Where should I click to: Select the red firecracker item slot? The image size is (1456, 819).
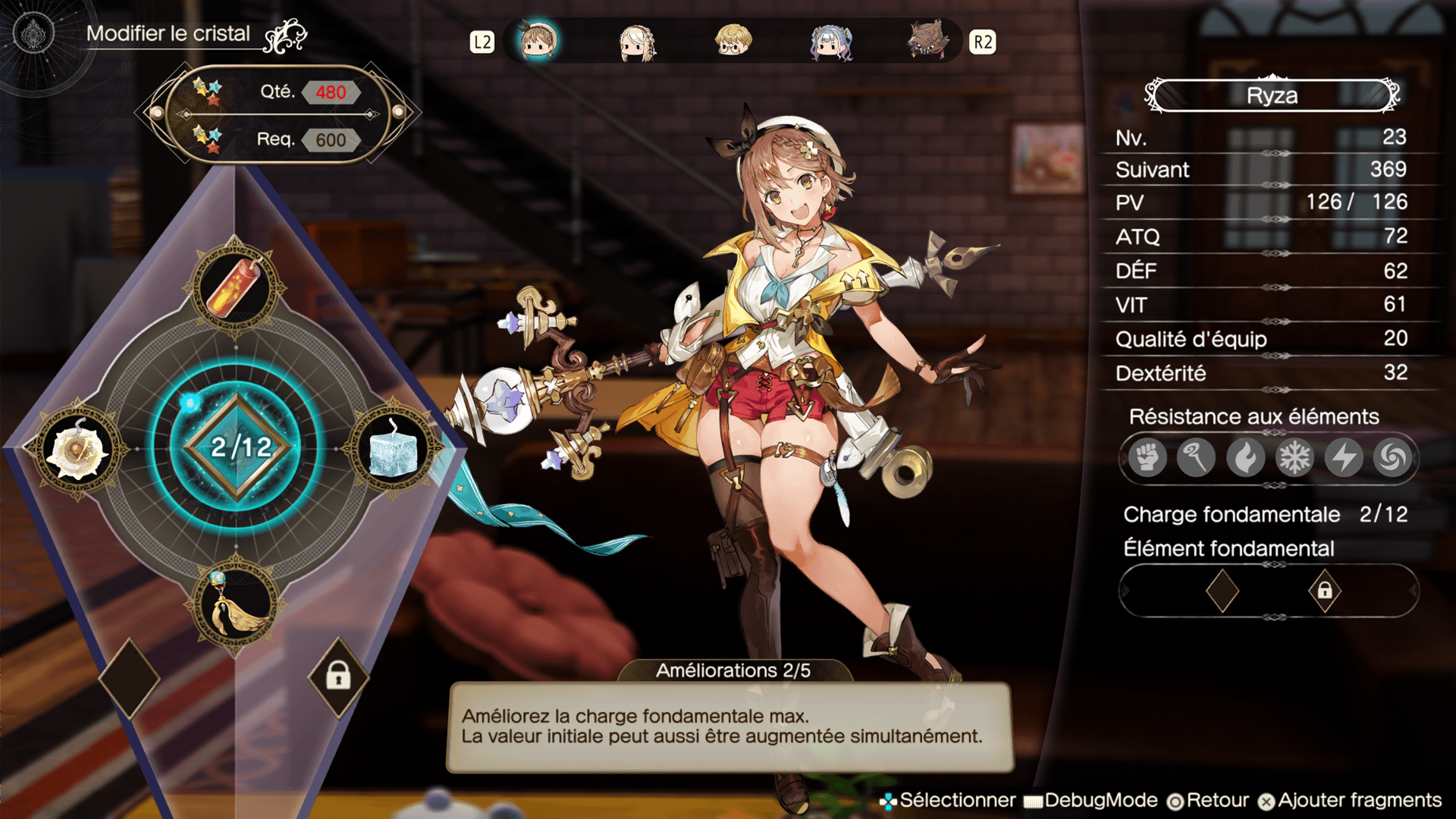tap(236, 287)
